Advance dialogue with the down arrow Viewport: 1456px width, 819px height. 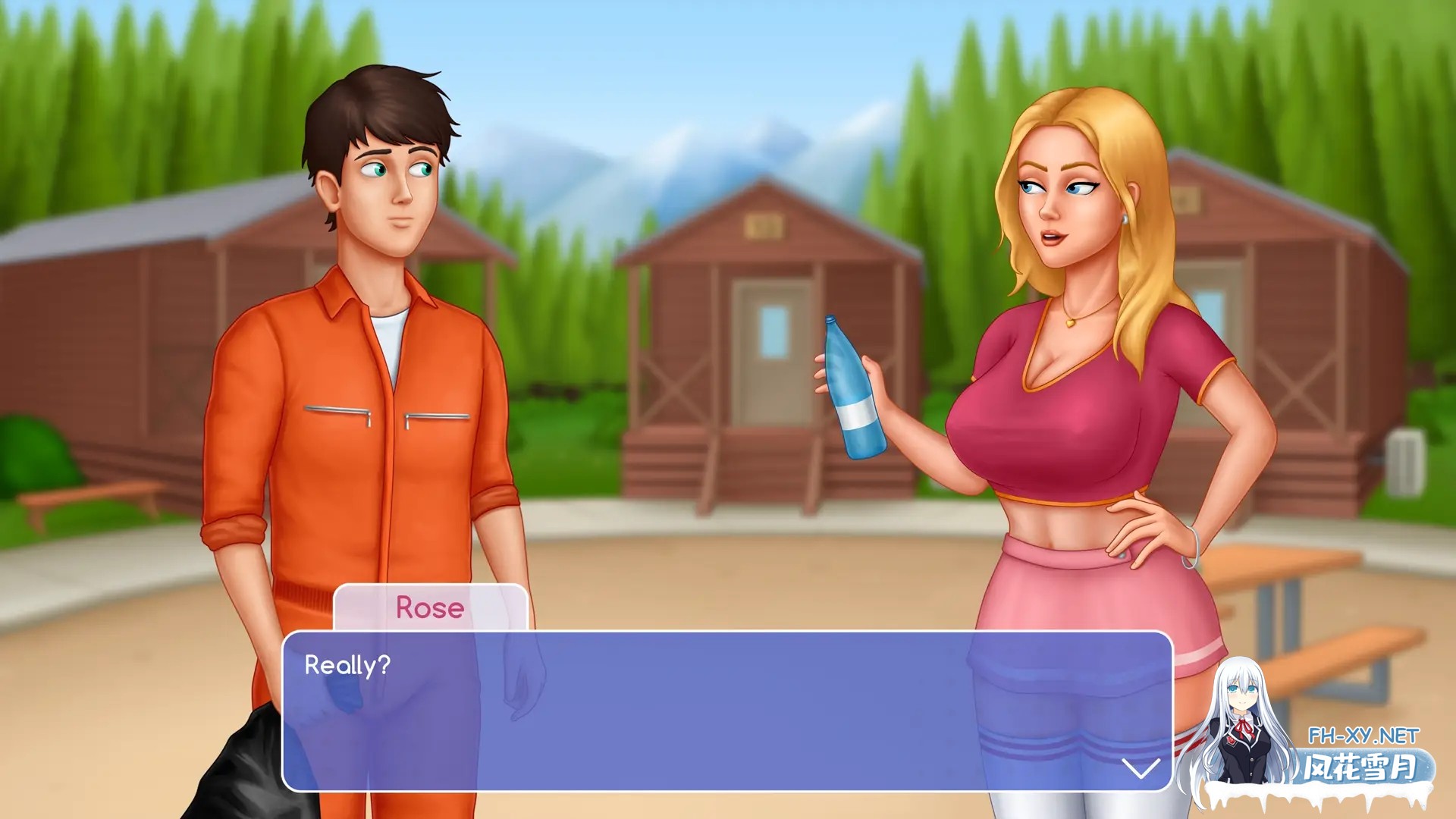[1140, 768]
